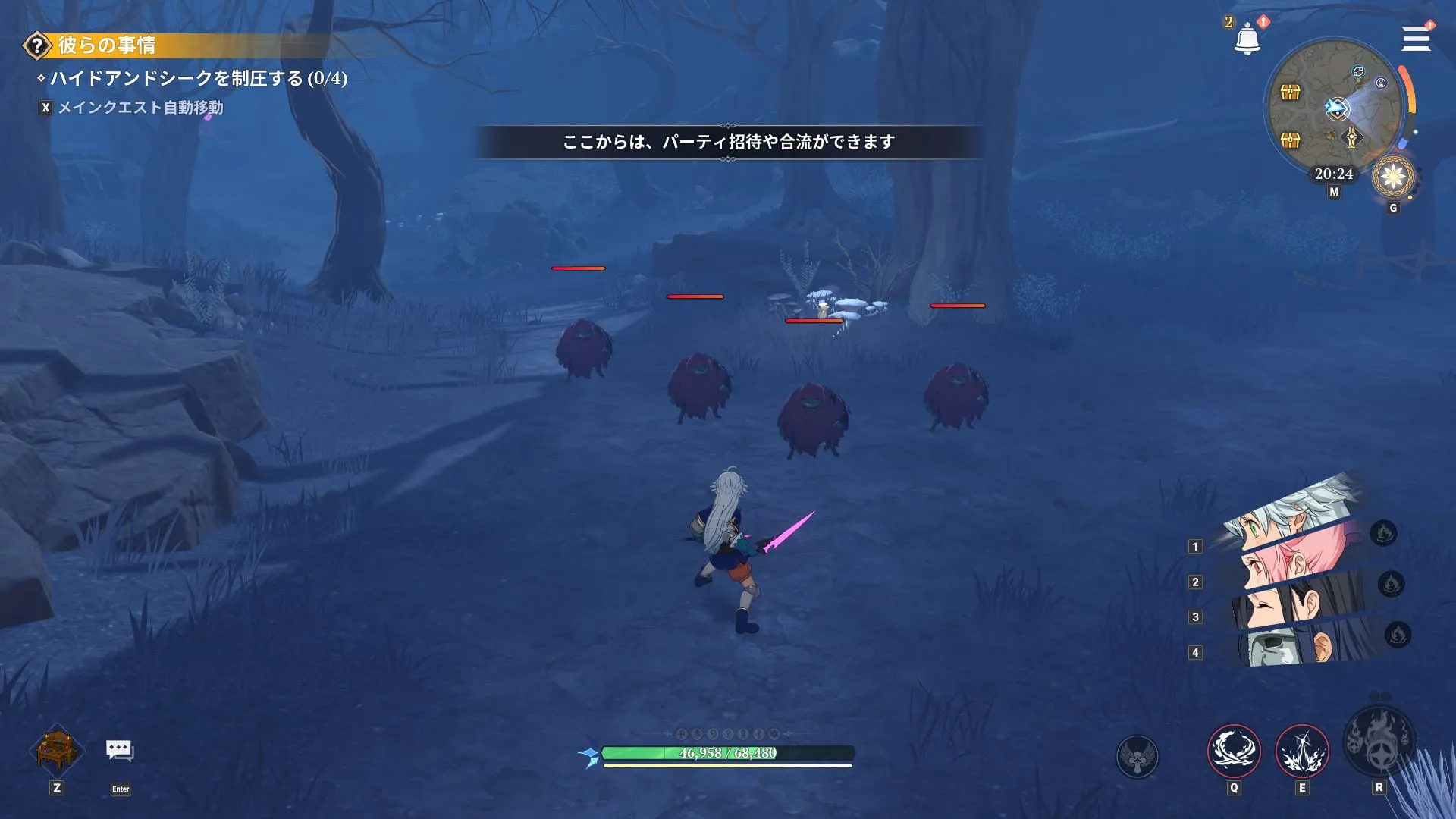Toggle main quest auto-move with X

[x=45, y=108]
